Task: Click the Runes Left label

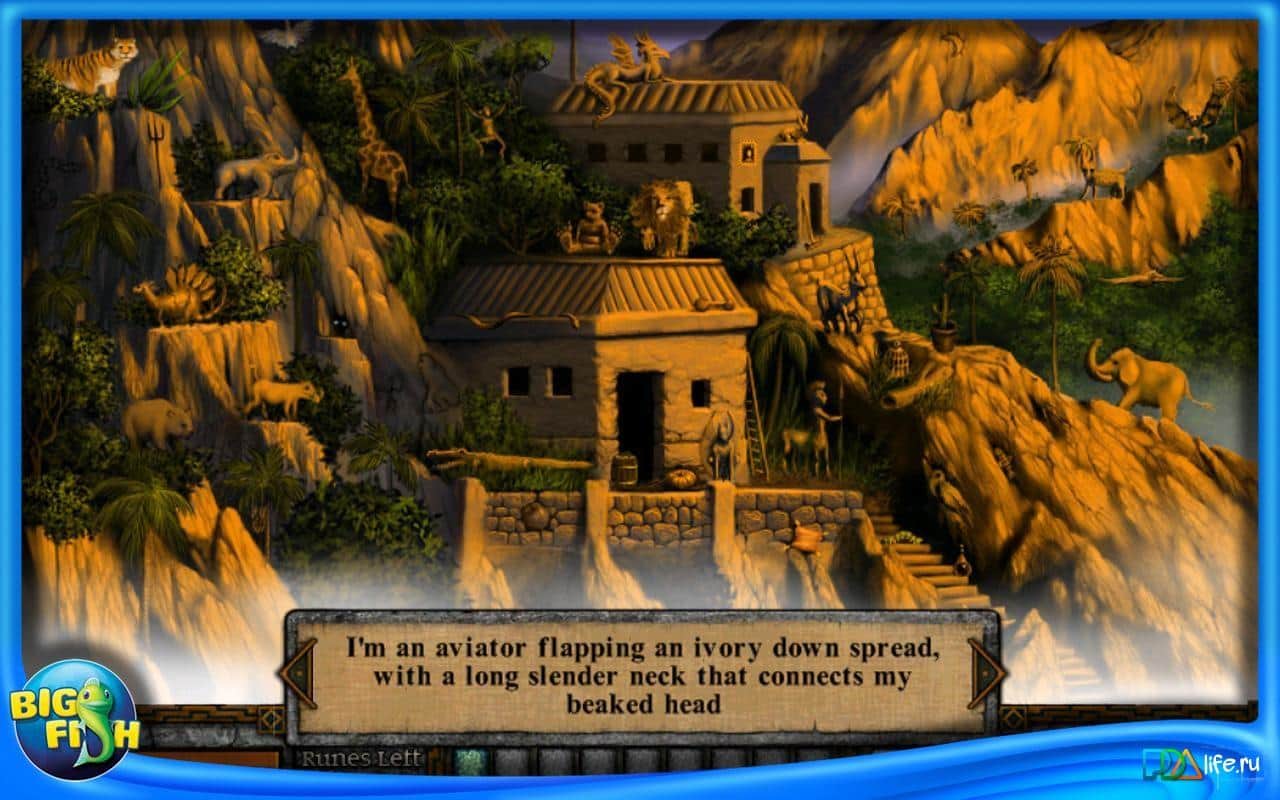Action: (355, 757)
